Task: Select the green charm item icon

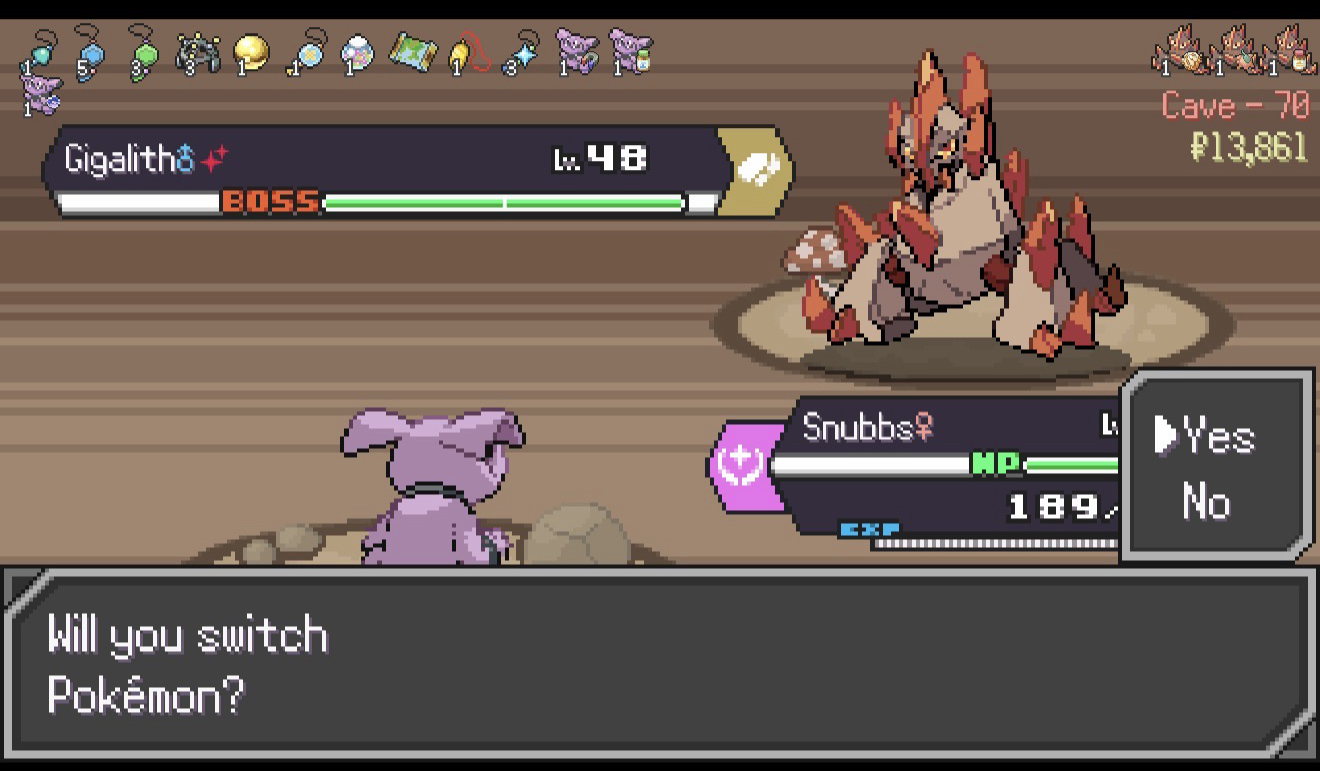Action: click(144, 53)
